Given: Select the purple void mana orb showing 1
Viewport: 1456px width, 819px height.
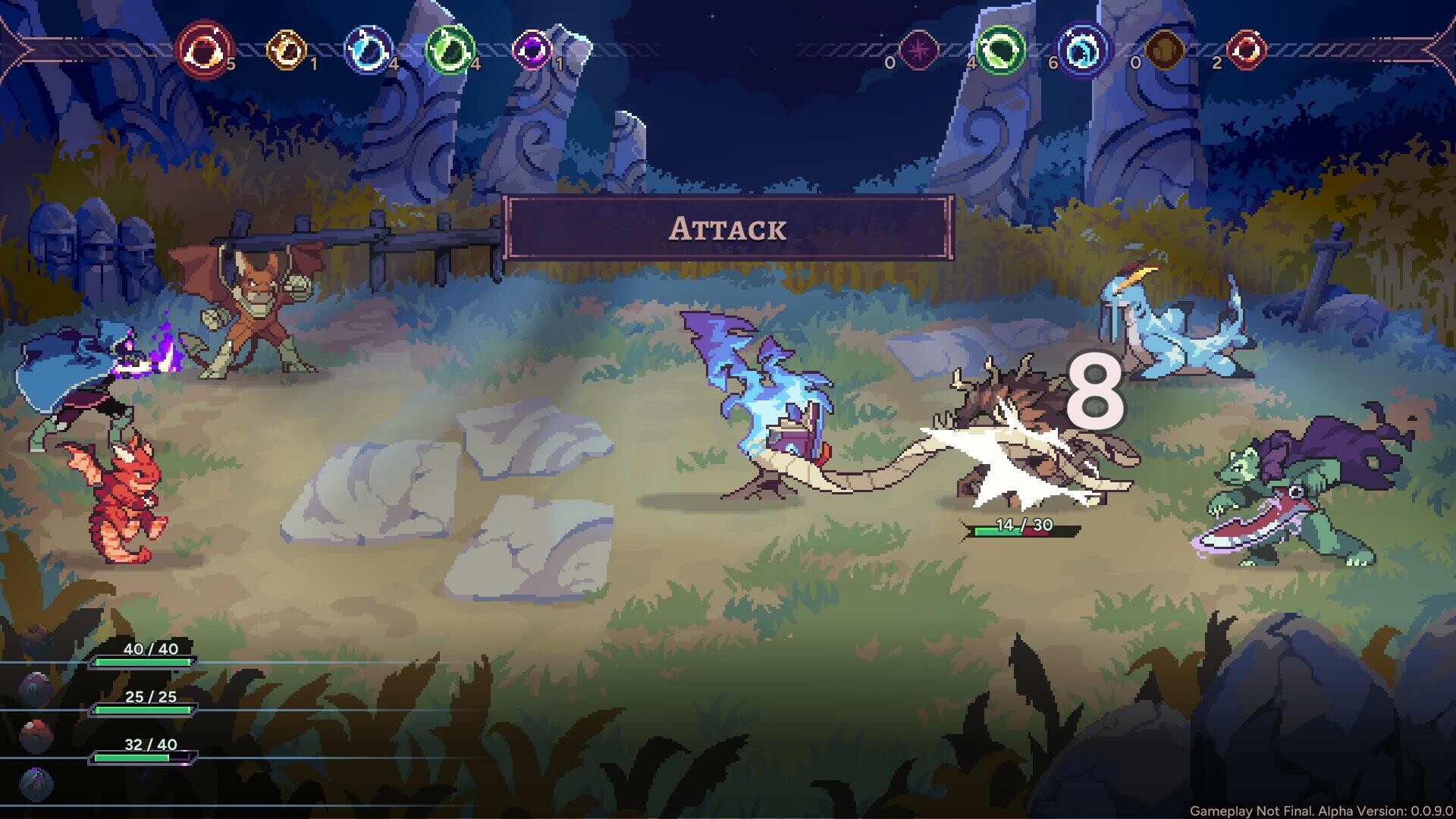Looking at the screenshot, I should pyautogui.click(x=533, y=49).
